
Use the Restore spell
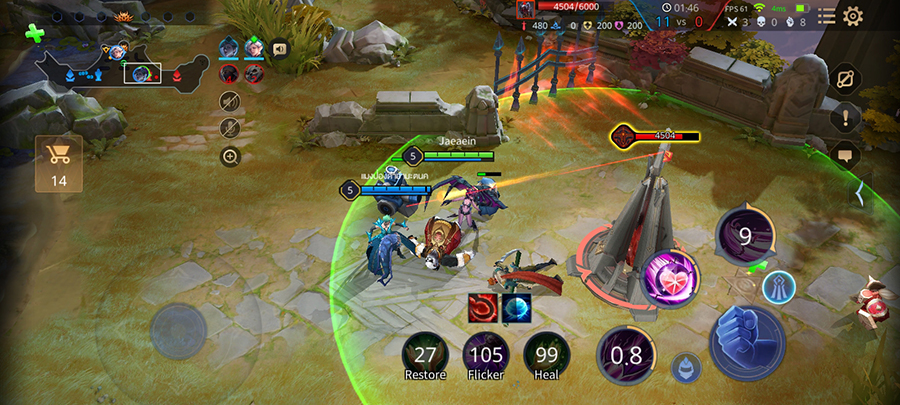point(425,354)
